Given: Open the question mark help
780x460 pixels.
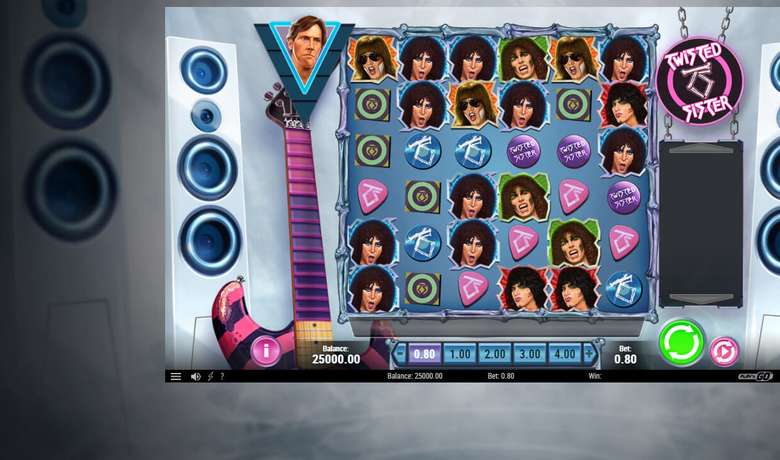Looking at the screenshot, I should tap(222, 377).
